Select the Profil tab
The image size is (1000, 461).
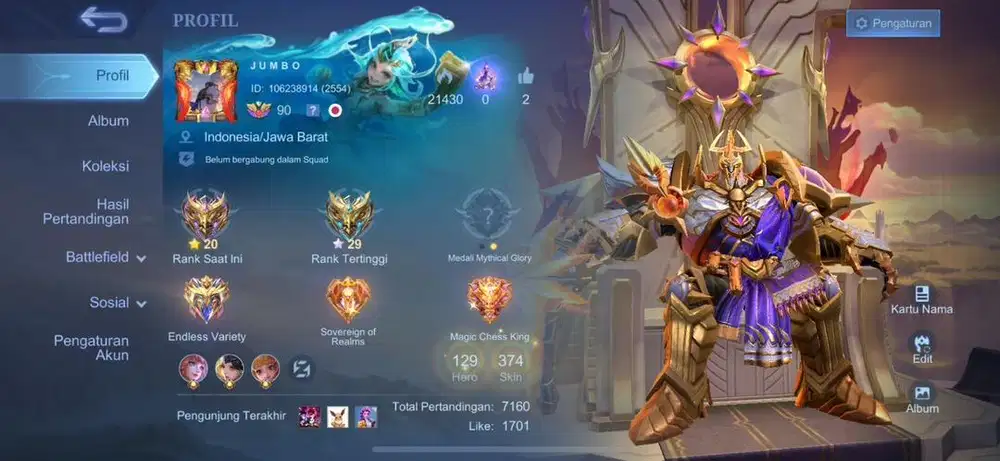[x=112, y=76]
